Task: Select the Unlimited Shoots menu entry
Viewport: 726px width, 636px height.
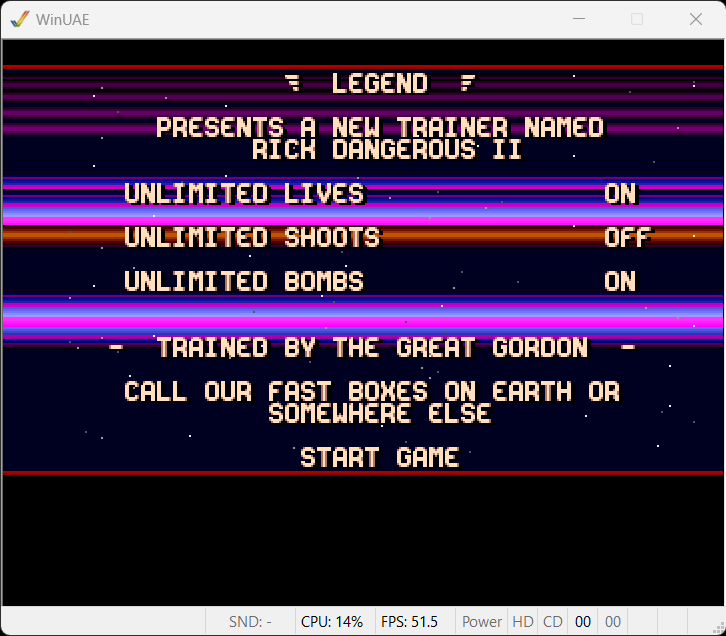Action: coord(252,238)
